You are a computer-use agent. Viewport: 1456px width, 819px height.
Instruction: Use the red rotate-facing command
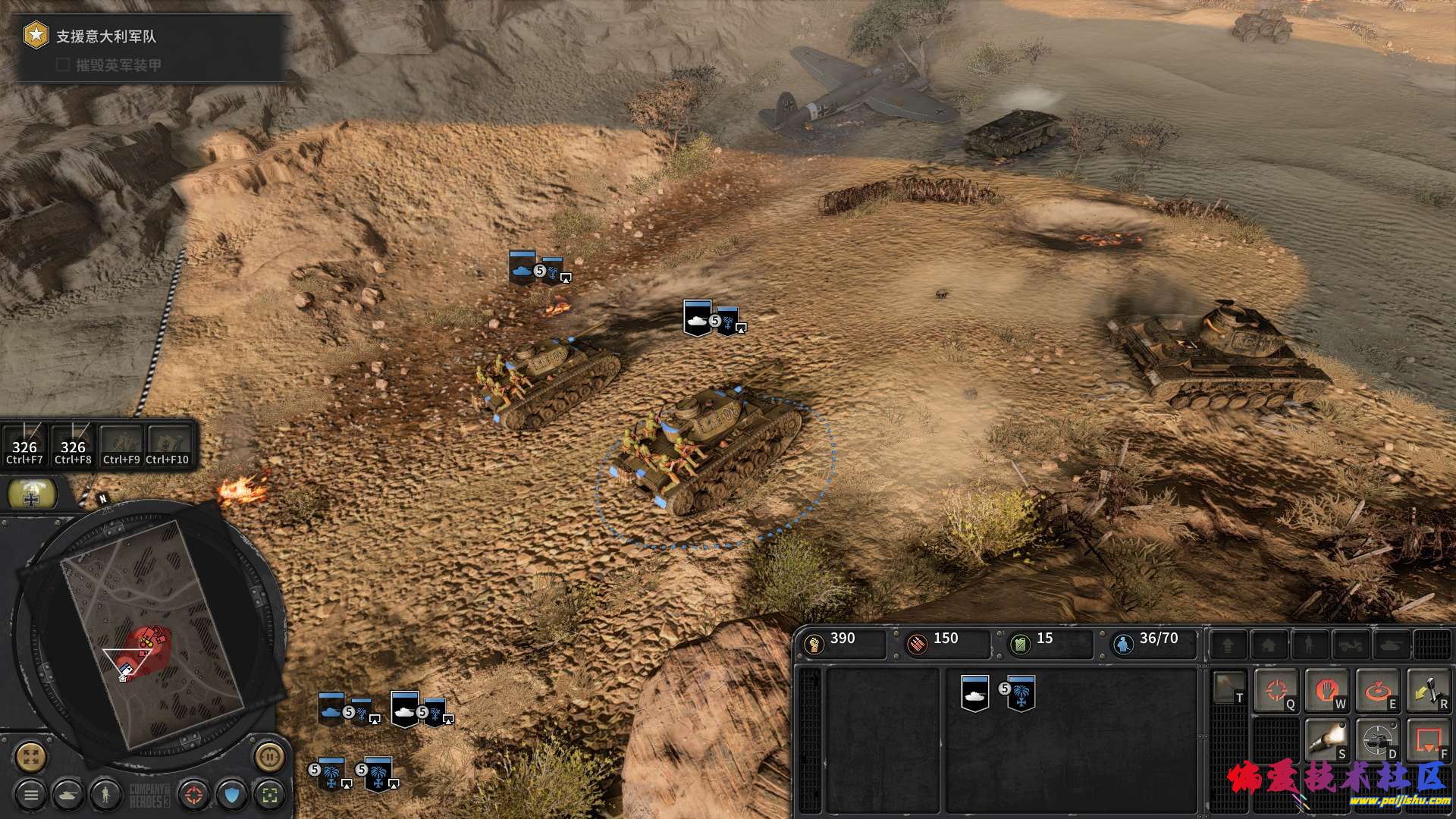[x=1377, y=690]
